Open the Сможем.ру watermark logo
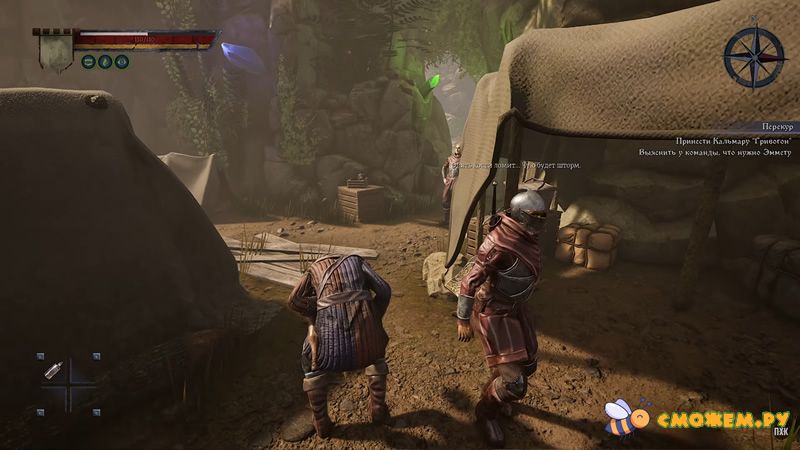The height and width of the screenshot is (450, 800). [x=700, y=417]
